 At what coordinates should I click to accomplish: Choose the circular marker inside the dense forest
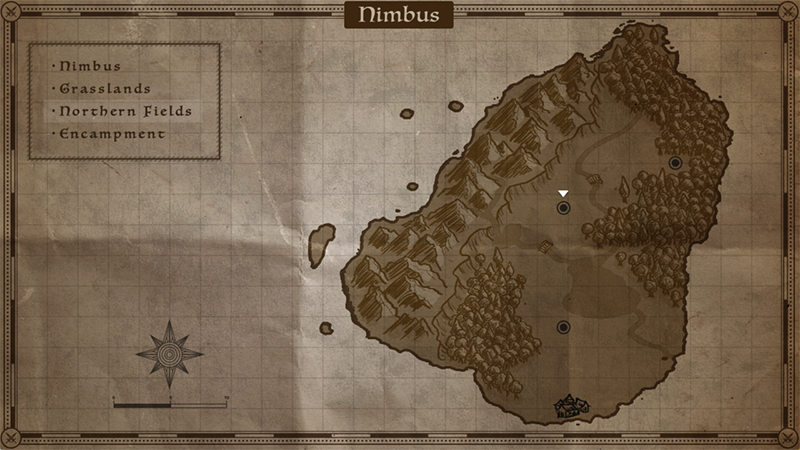[x=675, y=163]
